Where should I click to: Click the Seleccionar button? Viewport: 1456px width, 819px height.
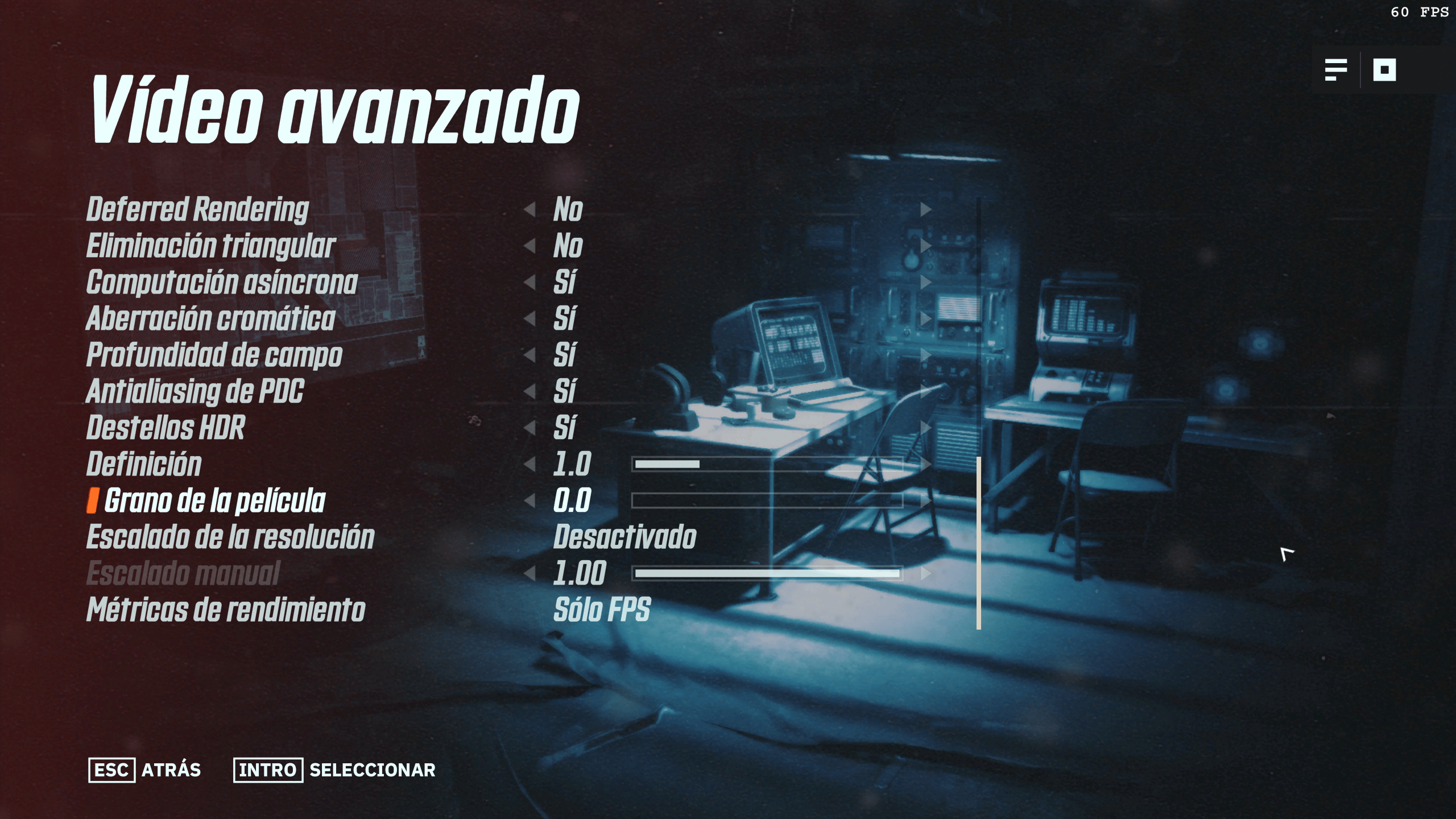(334, 770)
